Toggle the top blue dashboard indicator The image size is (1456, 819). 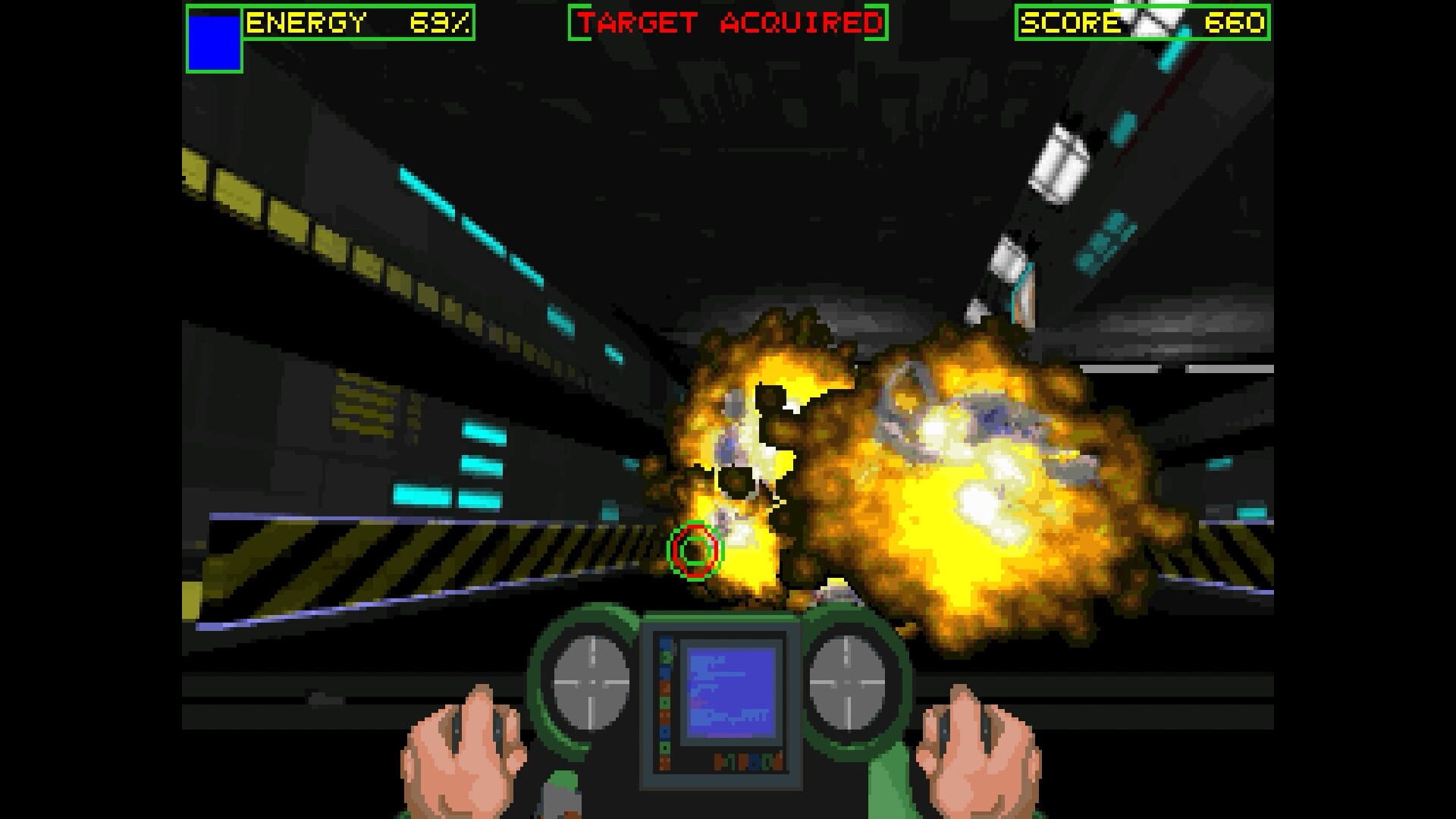coord(665,645)
